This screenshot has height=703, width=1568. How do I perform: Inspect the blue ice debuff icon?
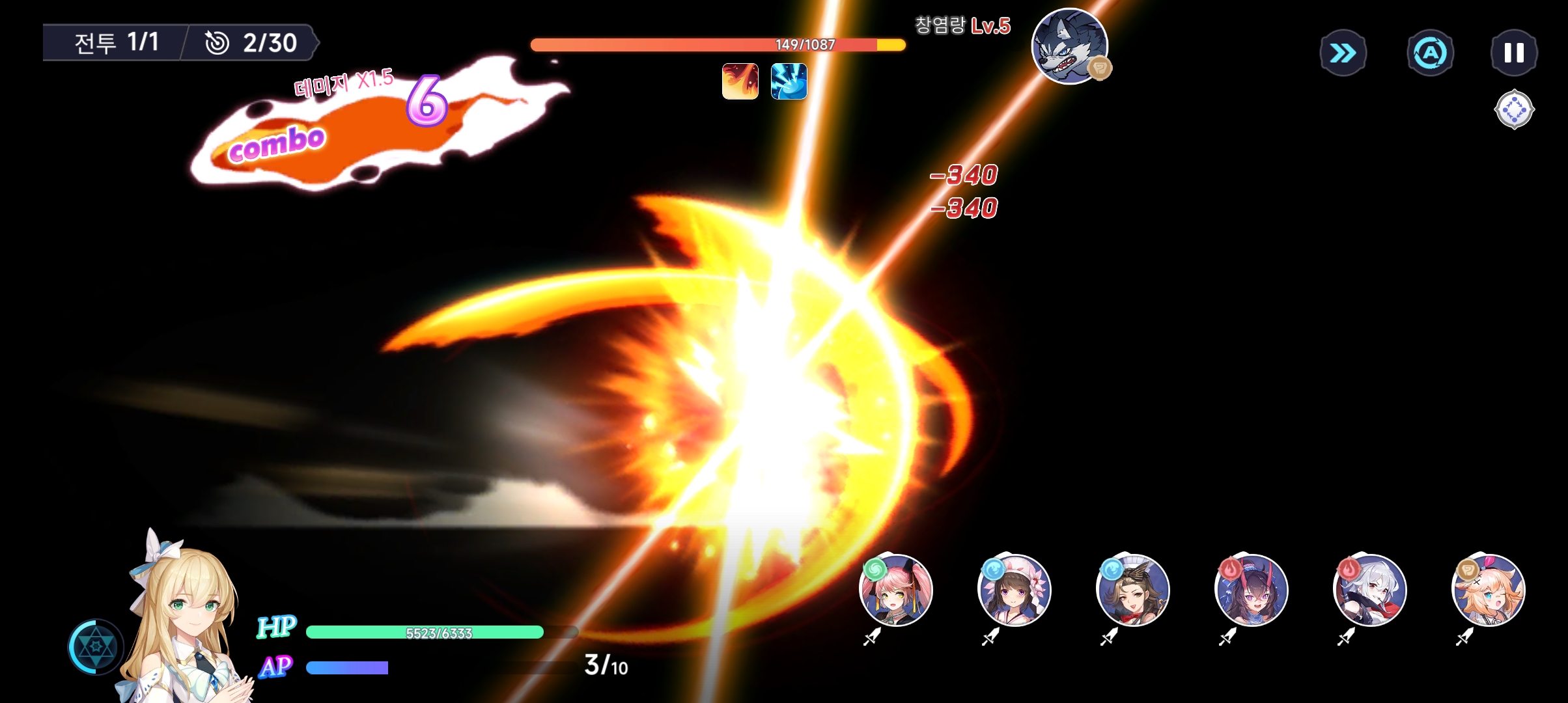[789, 81]
